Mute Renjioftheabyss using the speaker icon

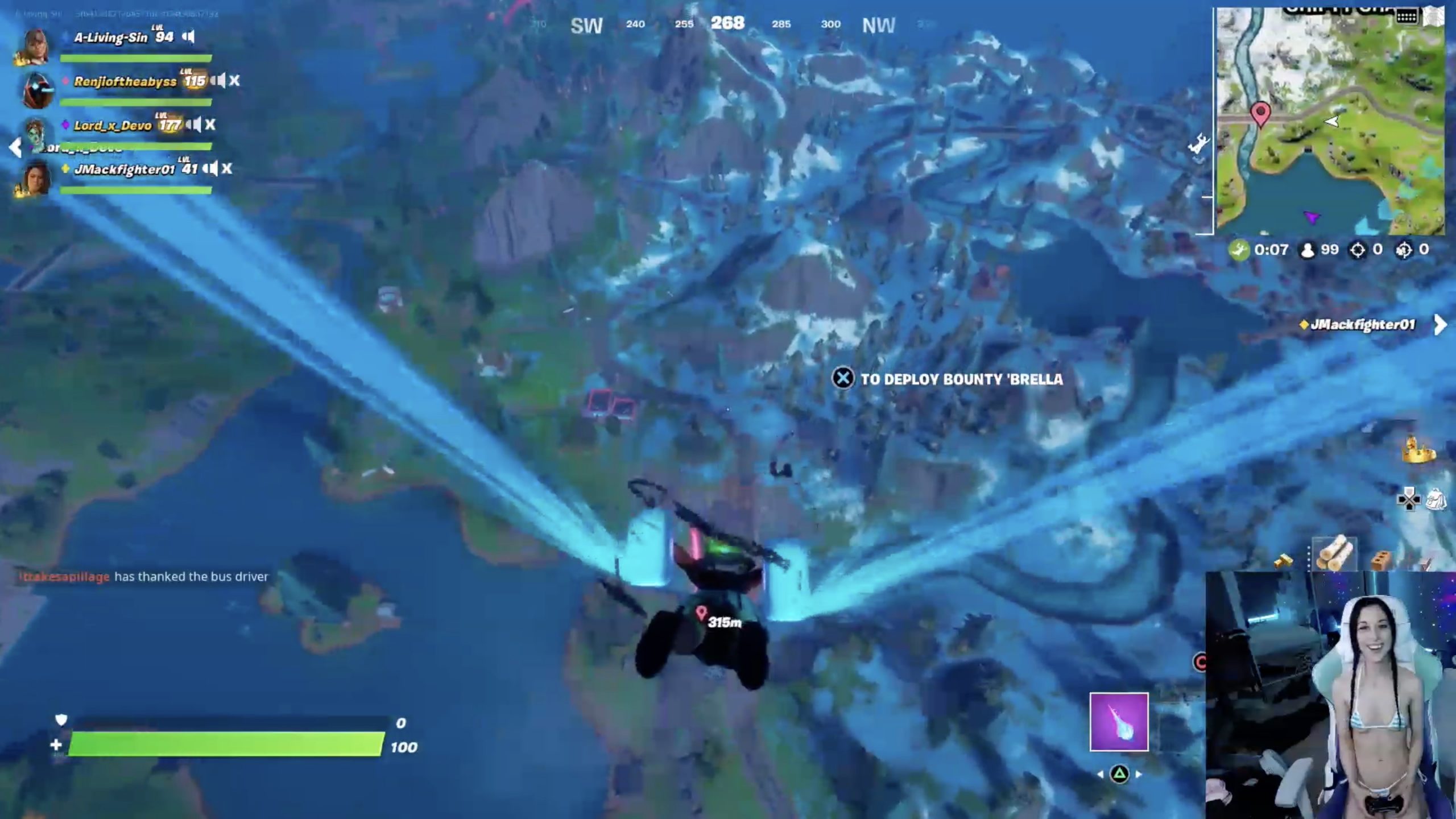[217, 81]
